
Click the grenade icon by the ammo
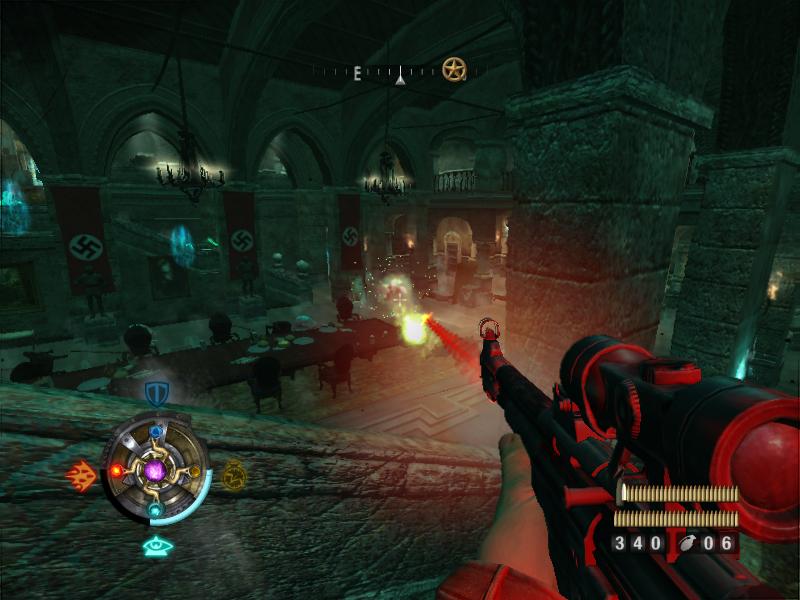690,543
